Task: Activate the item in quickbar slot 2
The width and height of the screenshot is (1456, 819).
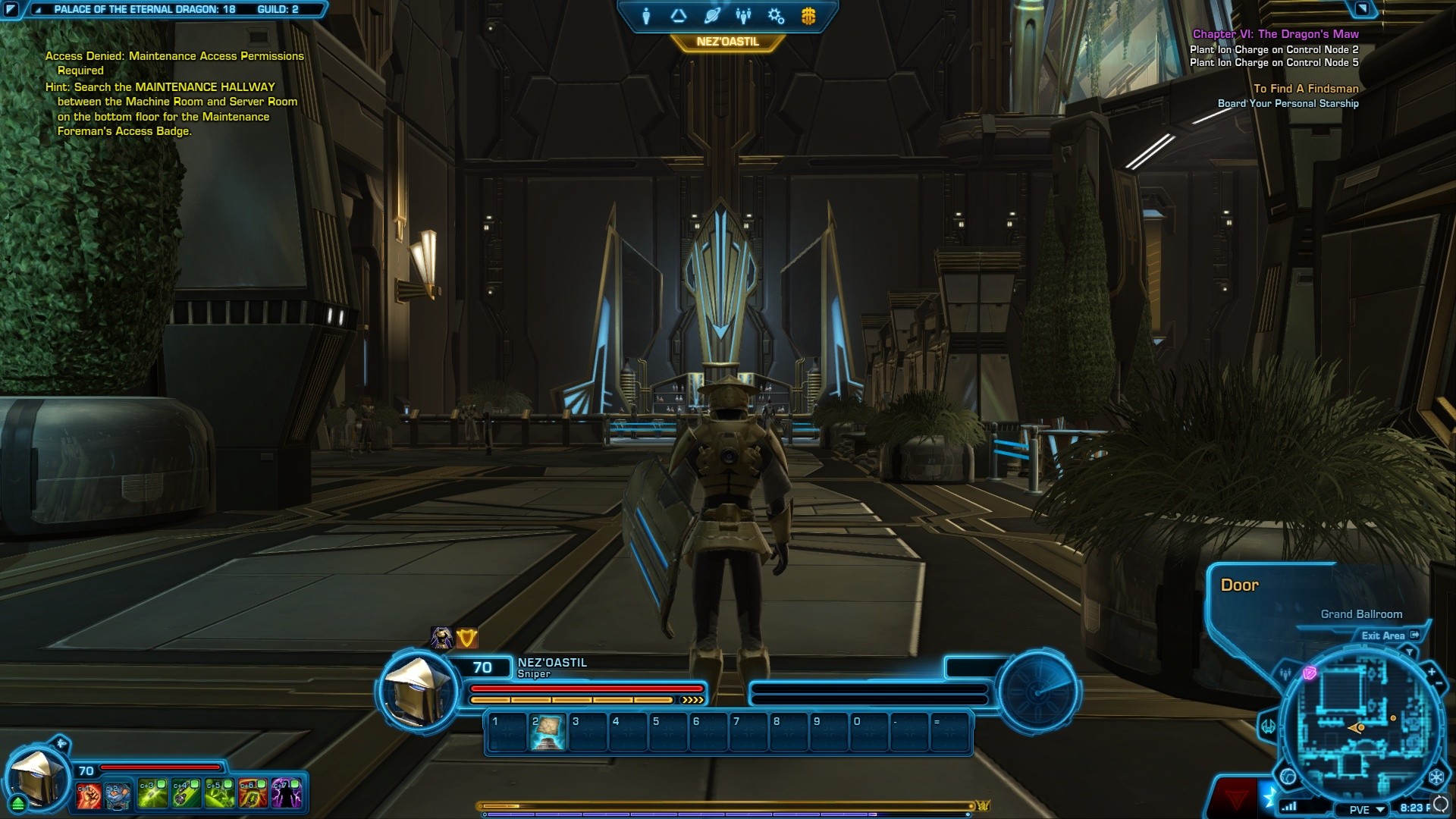Action: pyautogui.click(x=548, y=732)
